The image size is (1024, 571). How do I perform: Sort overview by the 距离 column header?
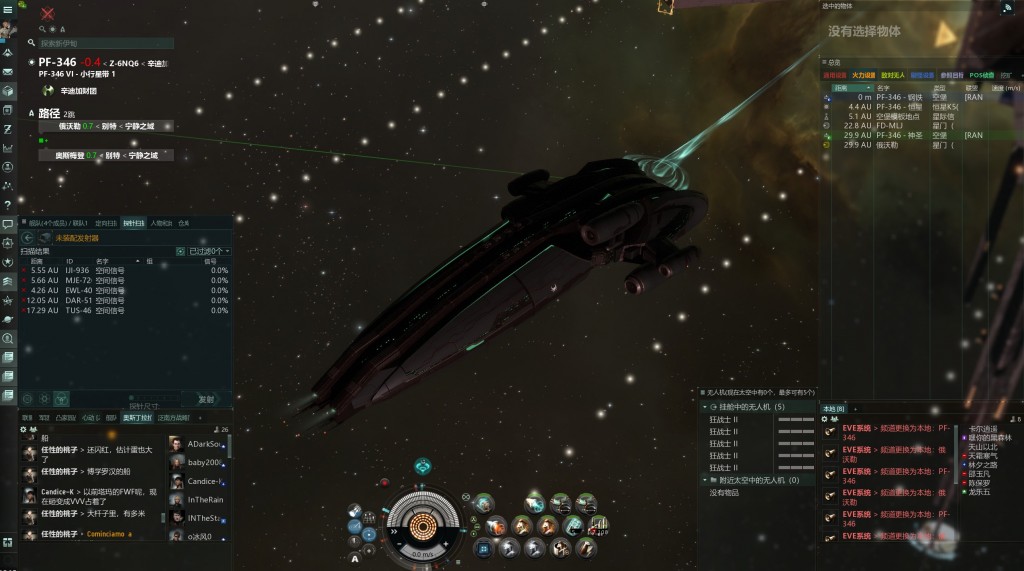pos(847,88)
